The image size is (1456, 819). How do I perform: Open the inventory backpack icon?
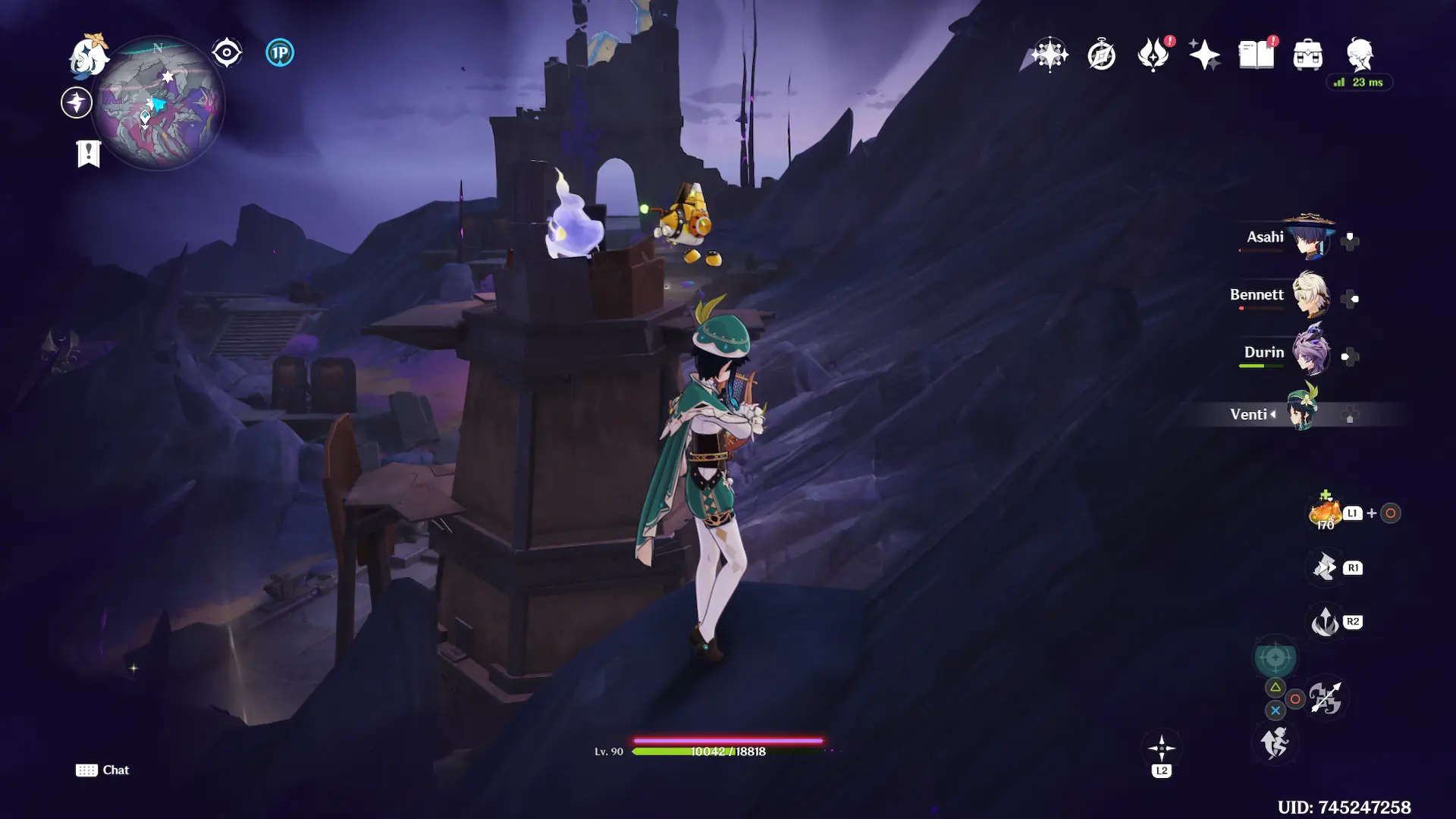pos(1308,55)
